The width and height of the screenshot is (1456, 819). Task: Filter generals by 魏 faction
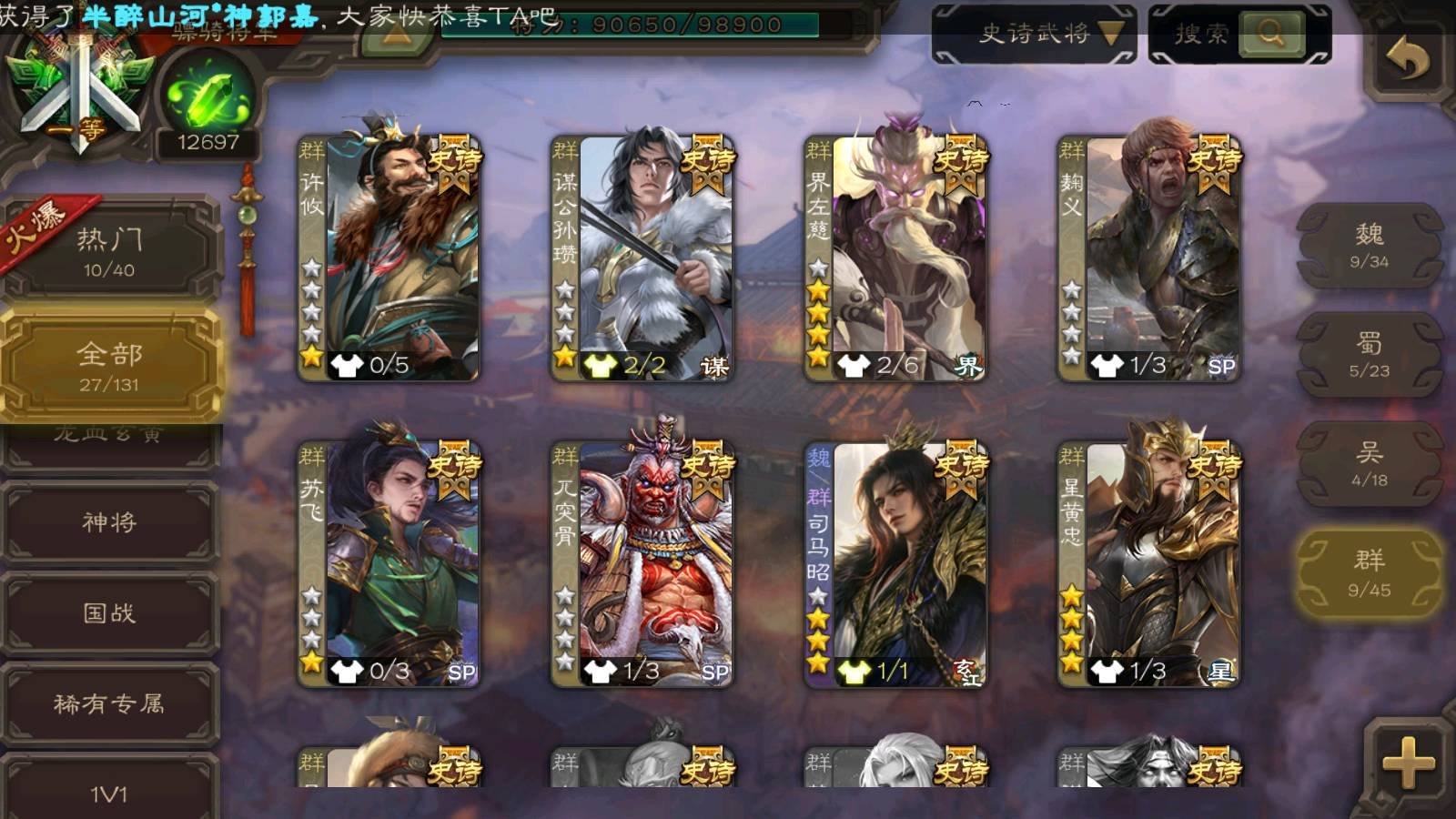[x=1369, y=246]
